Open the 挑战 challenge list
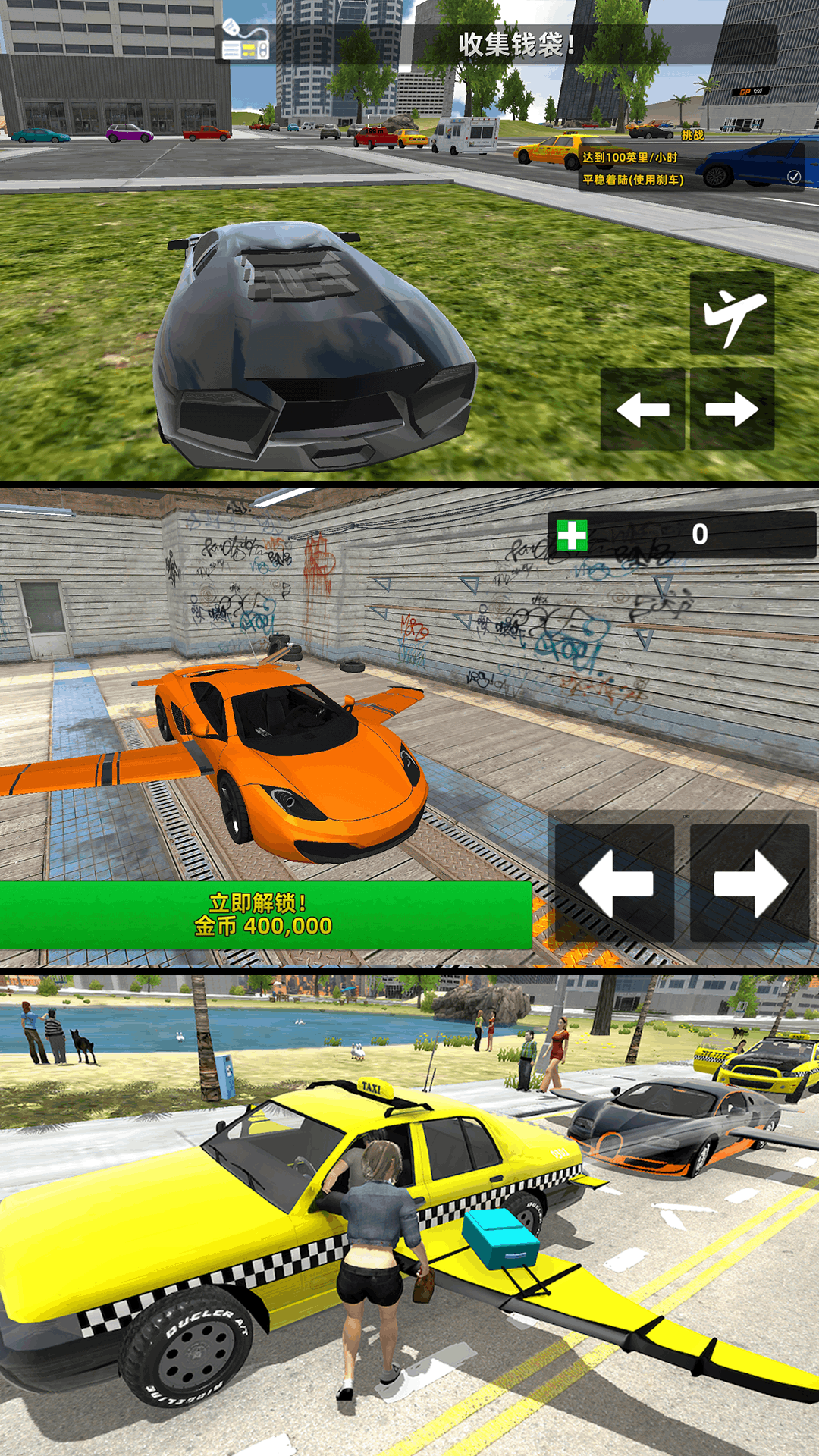The height and width of the screenshot is (1456, 819). click(692, 135)
